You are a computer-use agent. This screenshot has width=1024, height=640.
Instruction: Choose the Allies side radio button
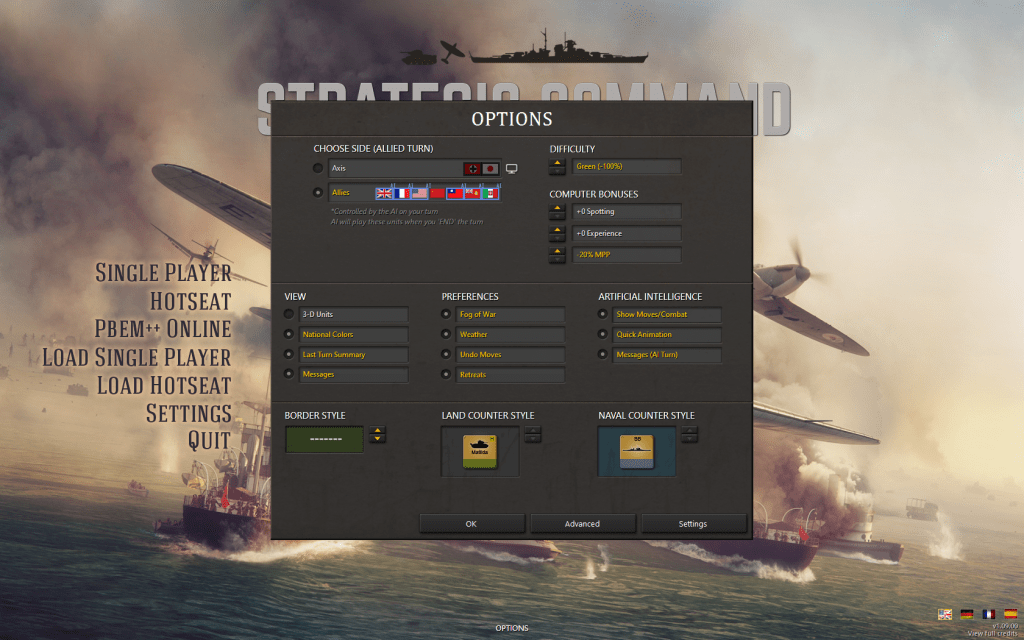point(318,192)
